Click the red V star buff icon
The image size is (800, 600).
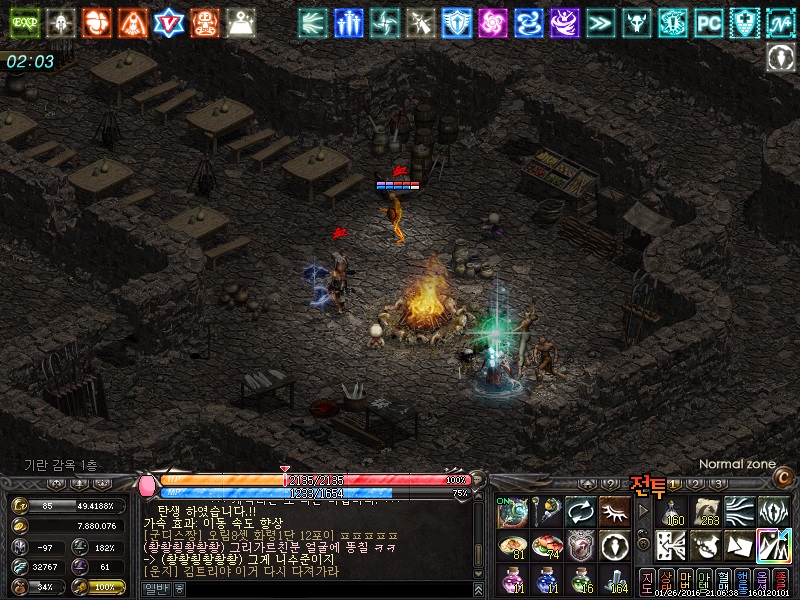point(169,21)
